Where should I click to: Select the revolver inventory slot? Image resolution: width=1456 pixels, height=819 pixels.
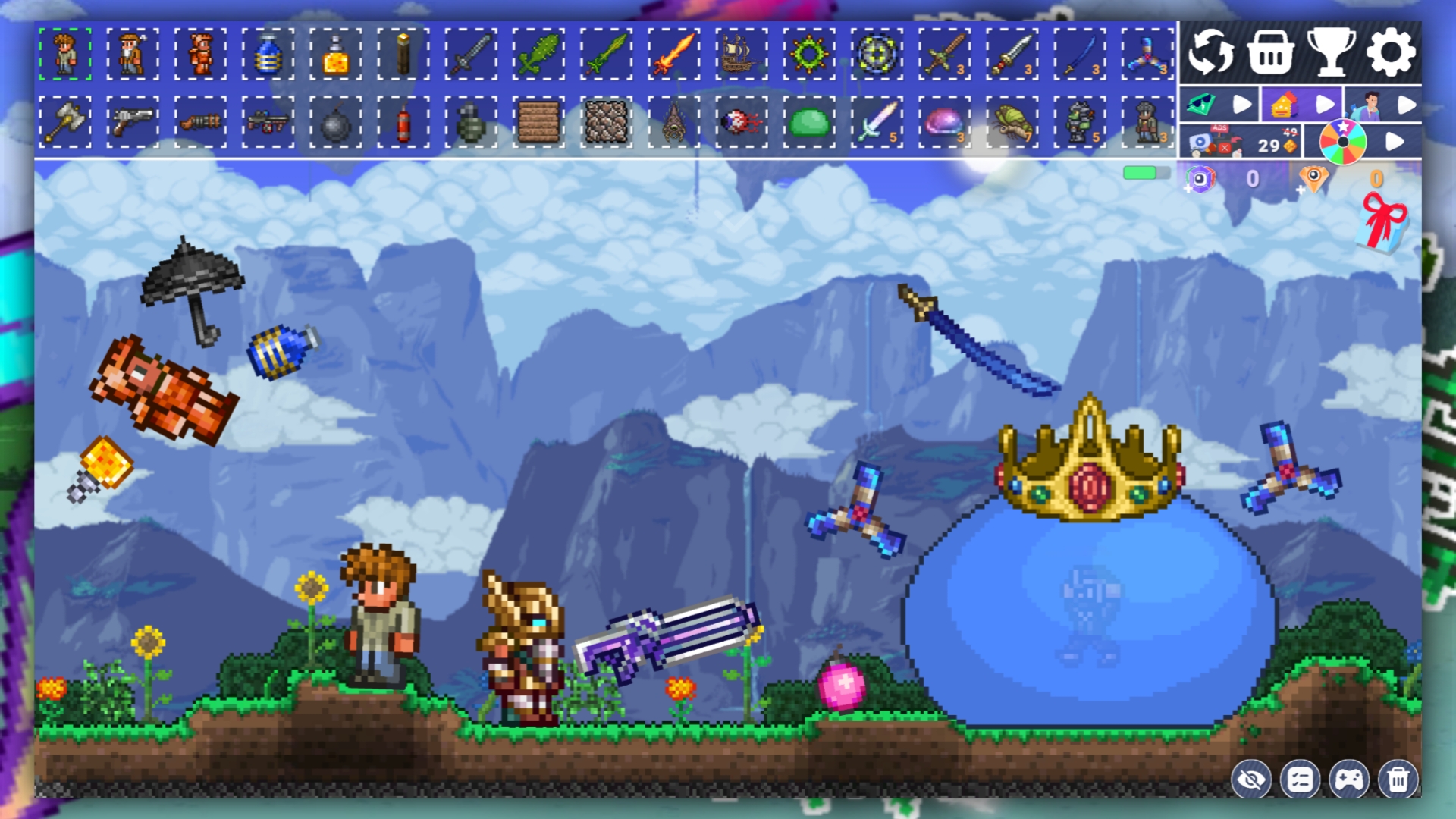click(x=132, y=121)
